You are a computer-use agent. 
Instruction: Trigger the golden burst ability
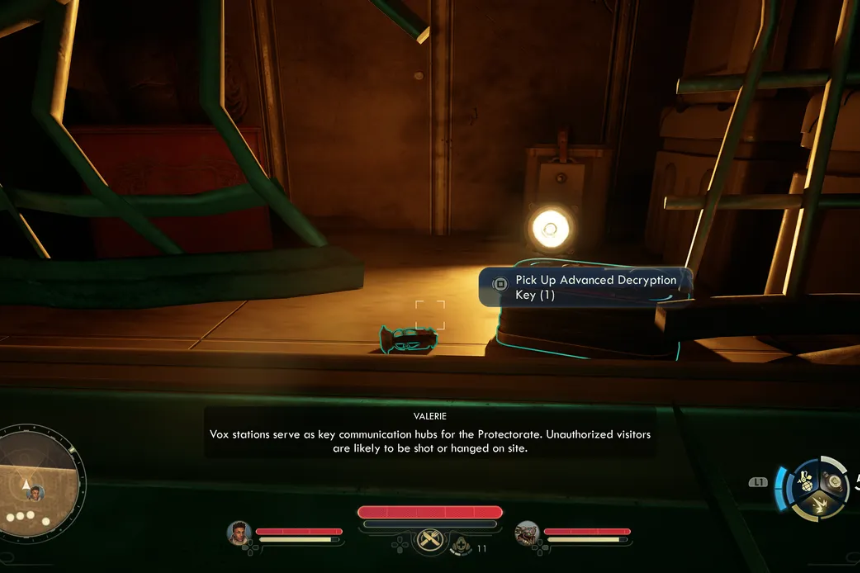pyautogui.click(x=820, y=505)
